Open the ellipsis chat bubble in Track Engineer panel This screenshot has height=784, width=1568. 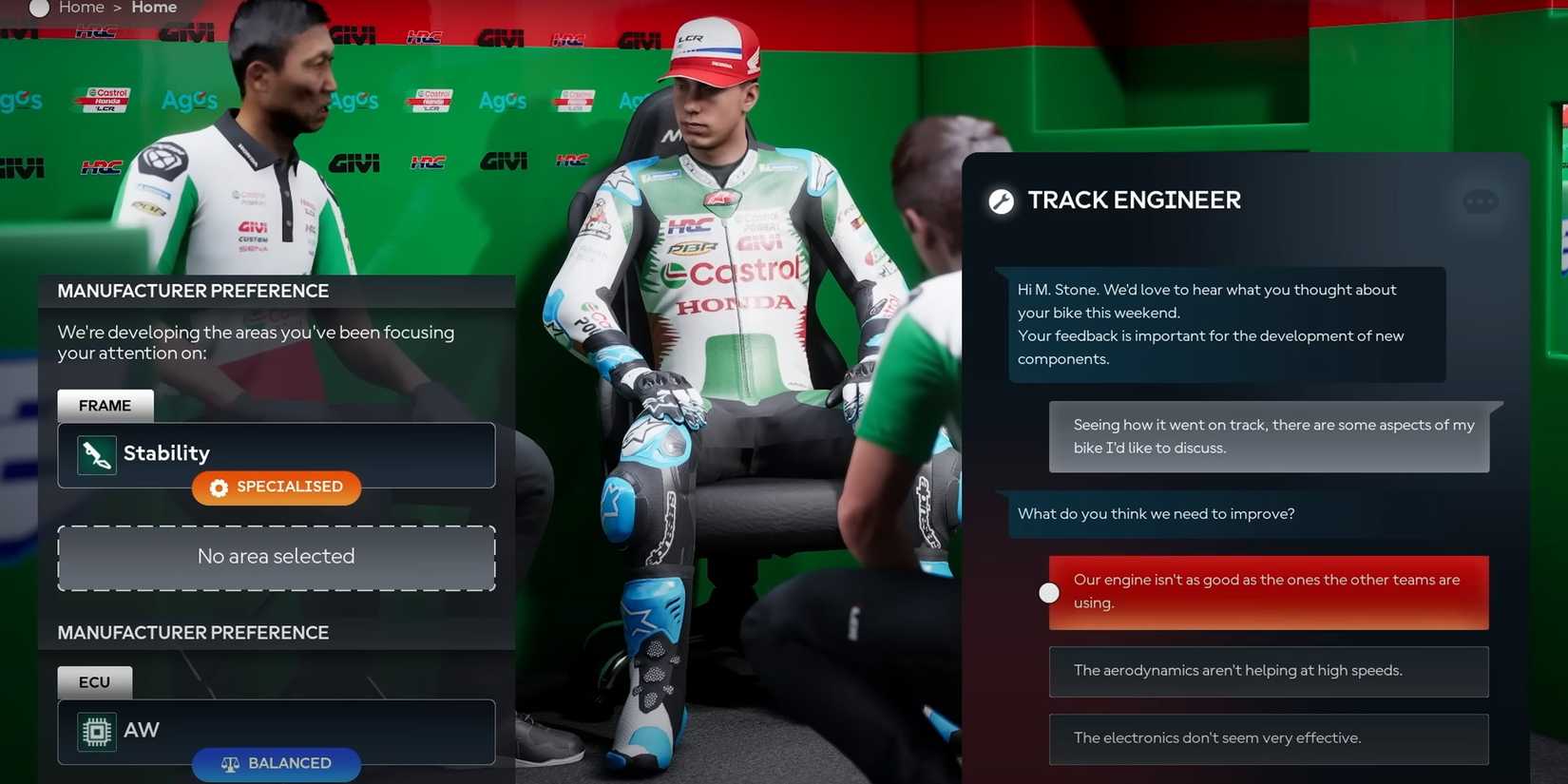click(1478, 201)
